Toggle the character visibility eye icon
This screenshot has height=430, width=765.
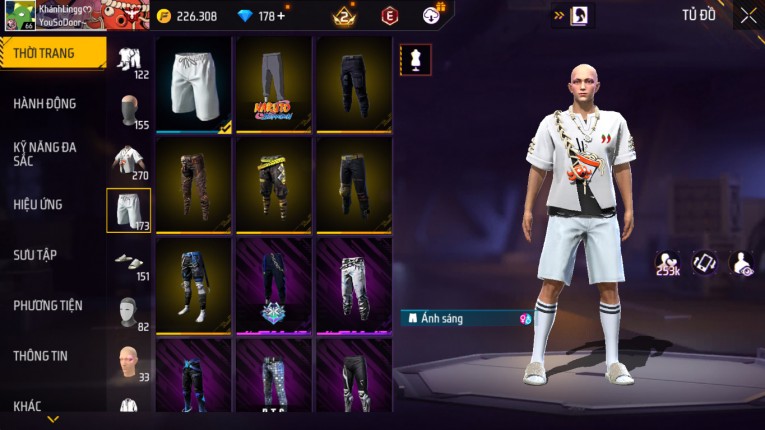(x=741, y=262)
